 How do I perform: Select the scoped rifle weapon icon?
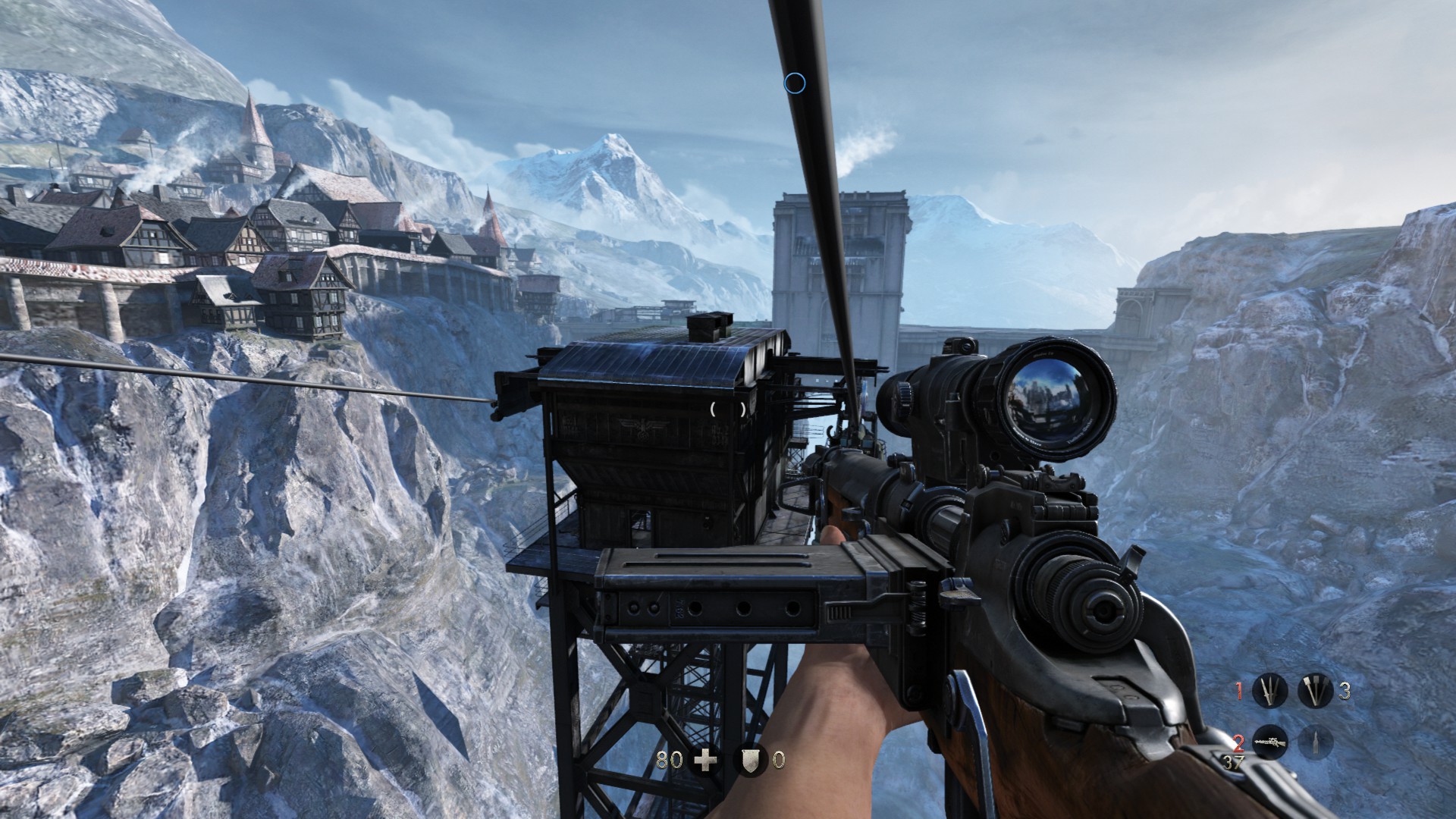tap(1269, 742)
